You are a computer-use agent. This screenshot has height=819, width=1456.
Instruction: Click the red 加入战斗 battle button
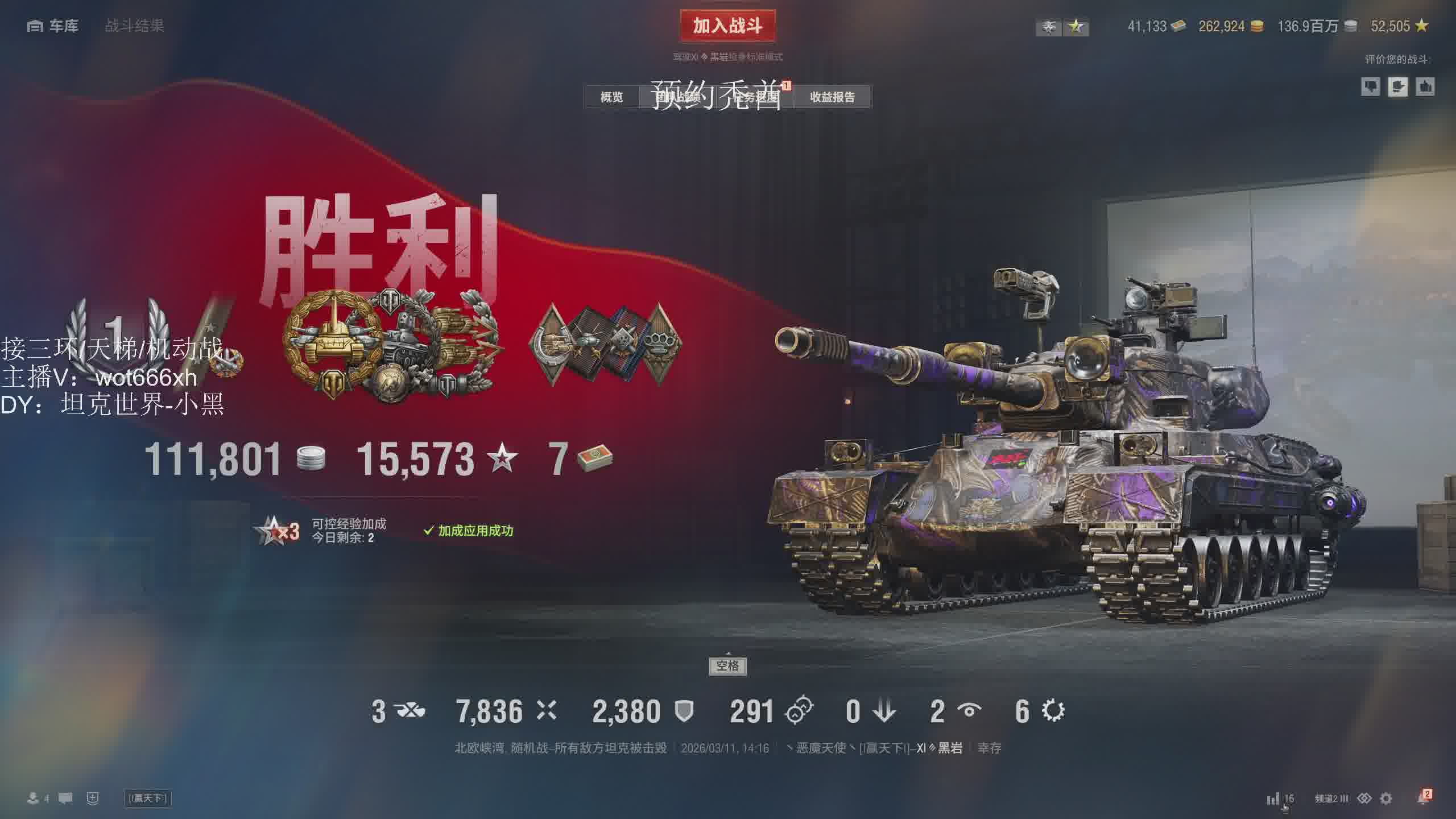[727, 26]
